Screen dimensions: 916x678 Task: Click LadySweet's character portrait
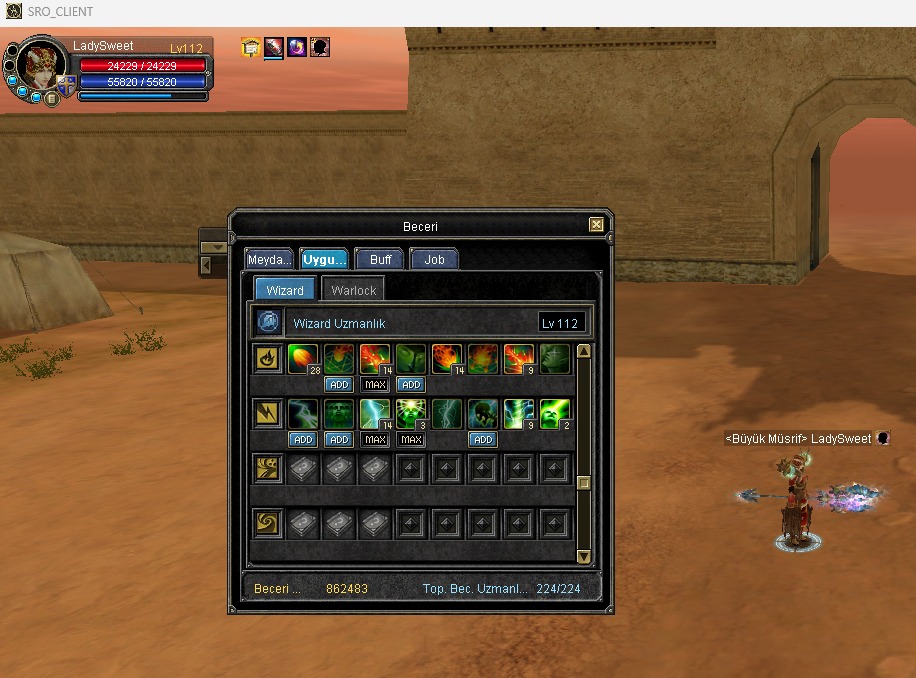click(x=42, y=65)
